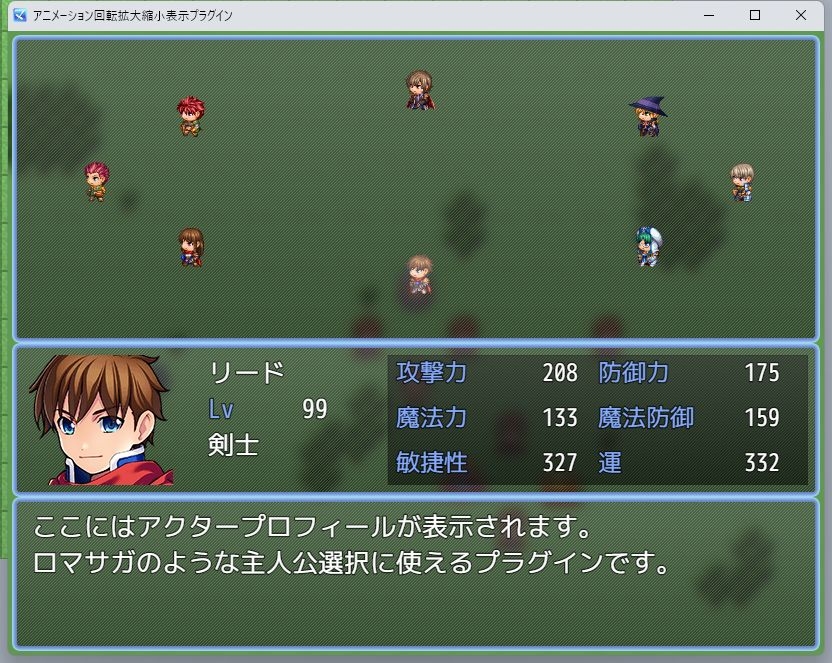Maximize the game window
The image size is (832, 663).
pos(755,15)
